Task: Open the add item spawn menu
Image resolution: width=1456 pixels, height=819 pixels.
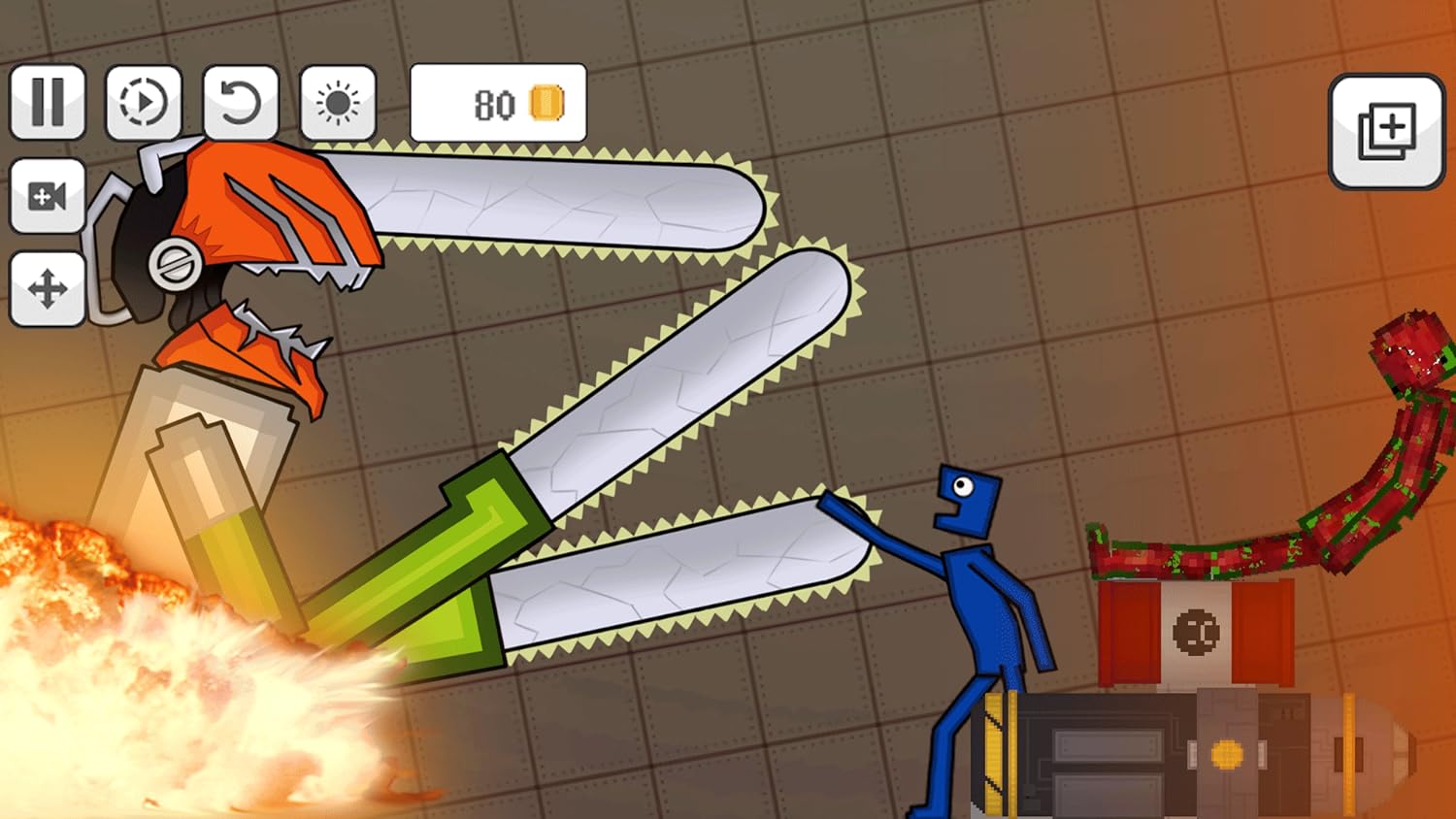Action: click(x=1386, y=131)
